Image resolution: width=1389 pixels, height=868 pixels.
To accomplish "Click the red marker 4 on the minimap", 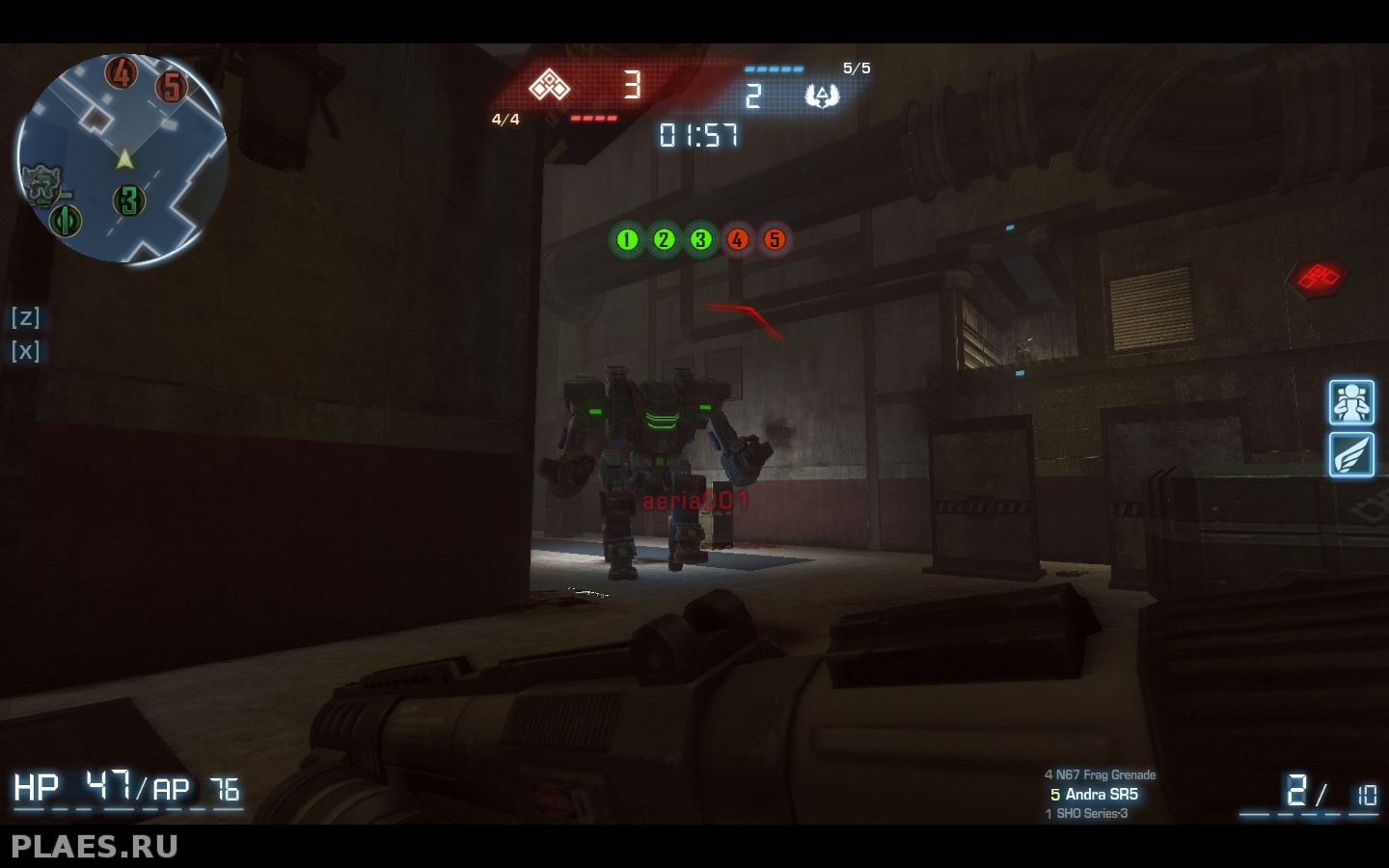I will click(122, 72).
